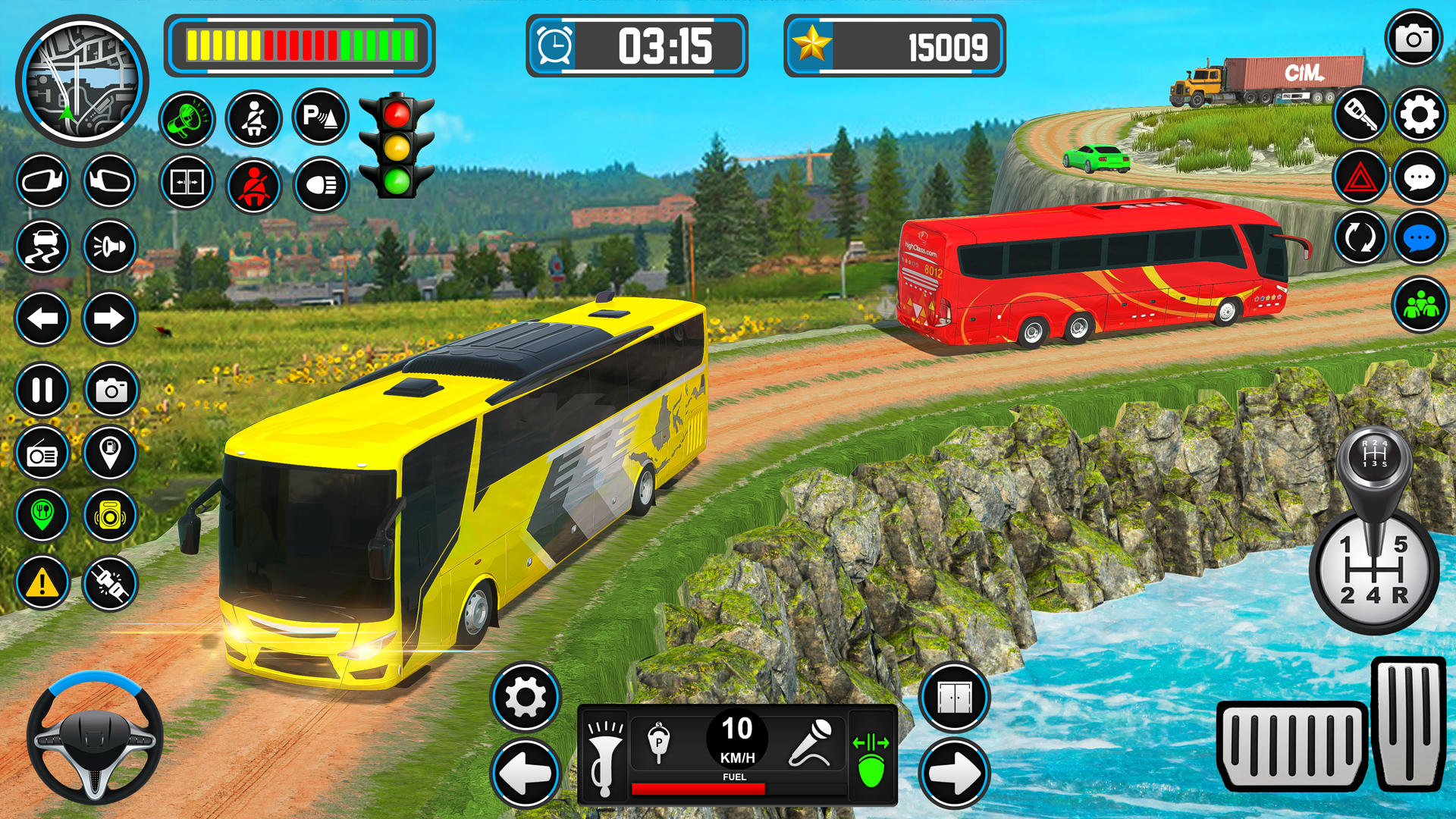Activate the yellow hazard warning triangle
This screenshot has height=819, width=1456.
click(42, 583)
